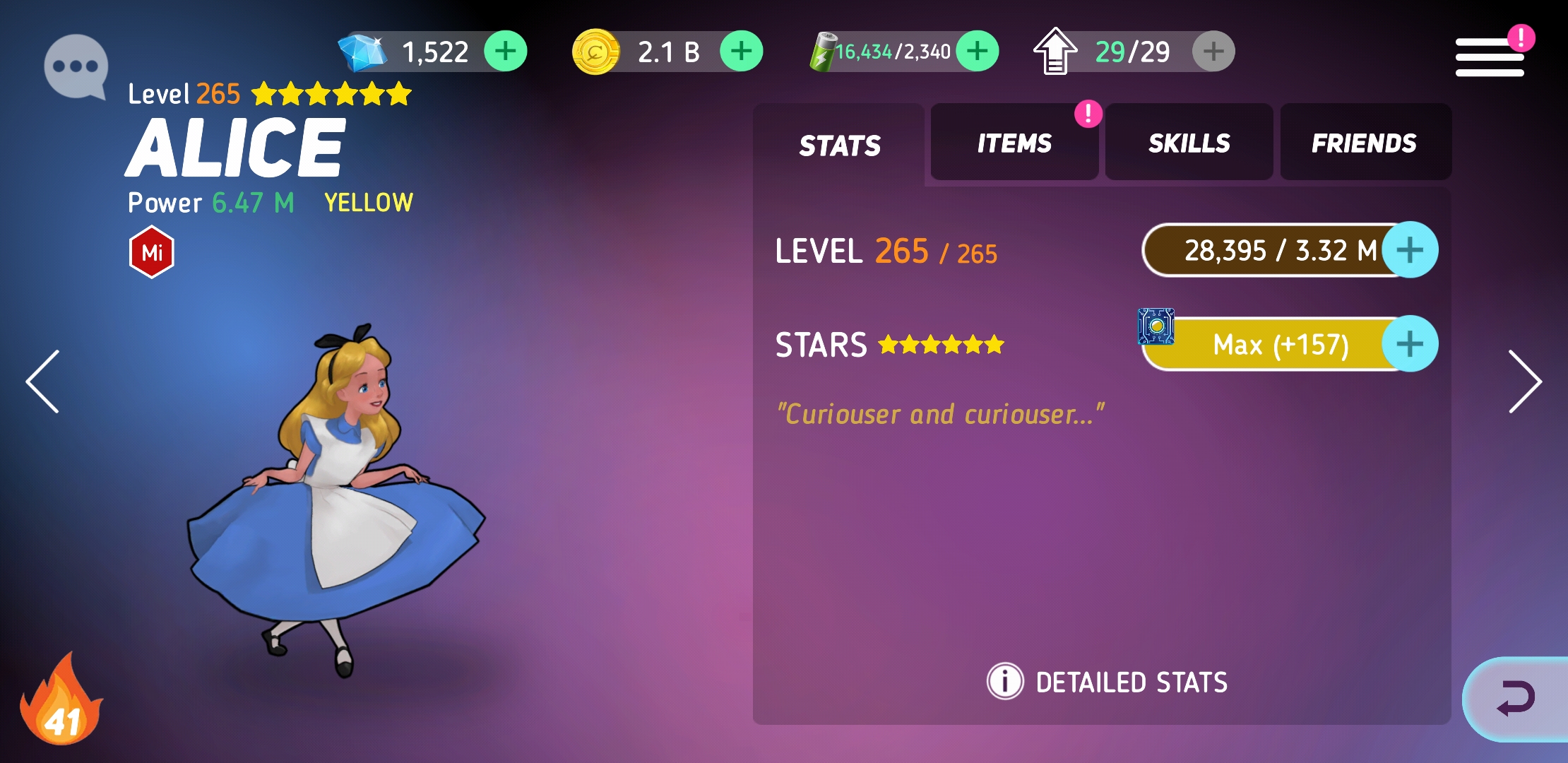1568x763 pixels.
Task: Select the red Mi mod badge
Action: point(152,252)
